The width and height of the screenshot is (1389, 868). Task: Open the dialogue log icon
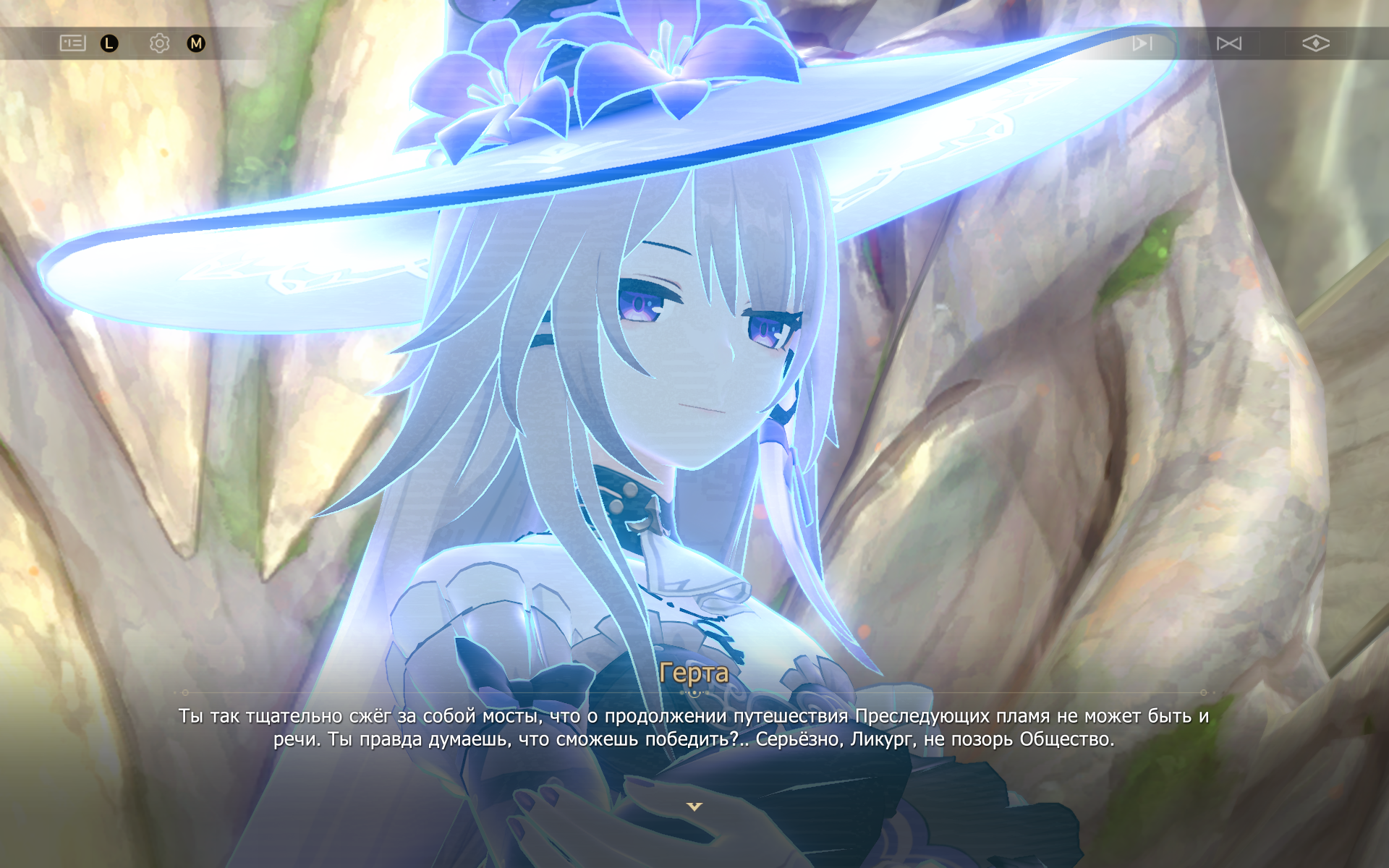click(72, 43)
